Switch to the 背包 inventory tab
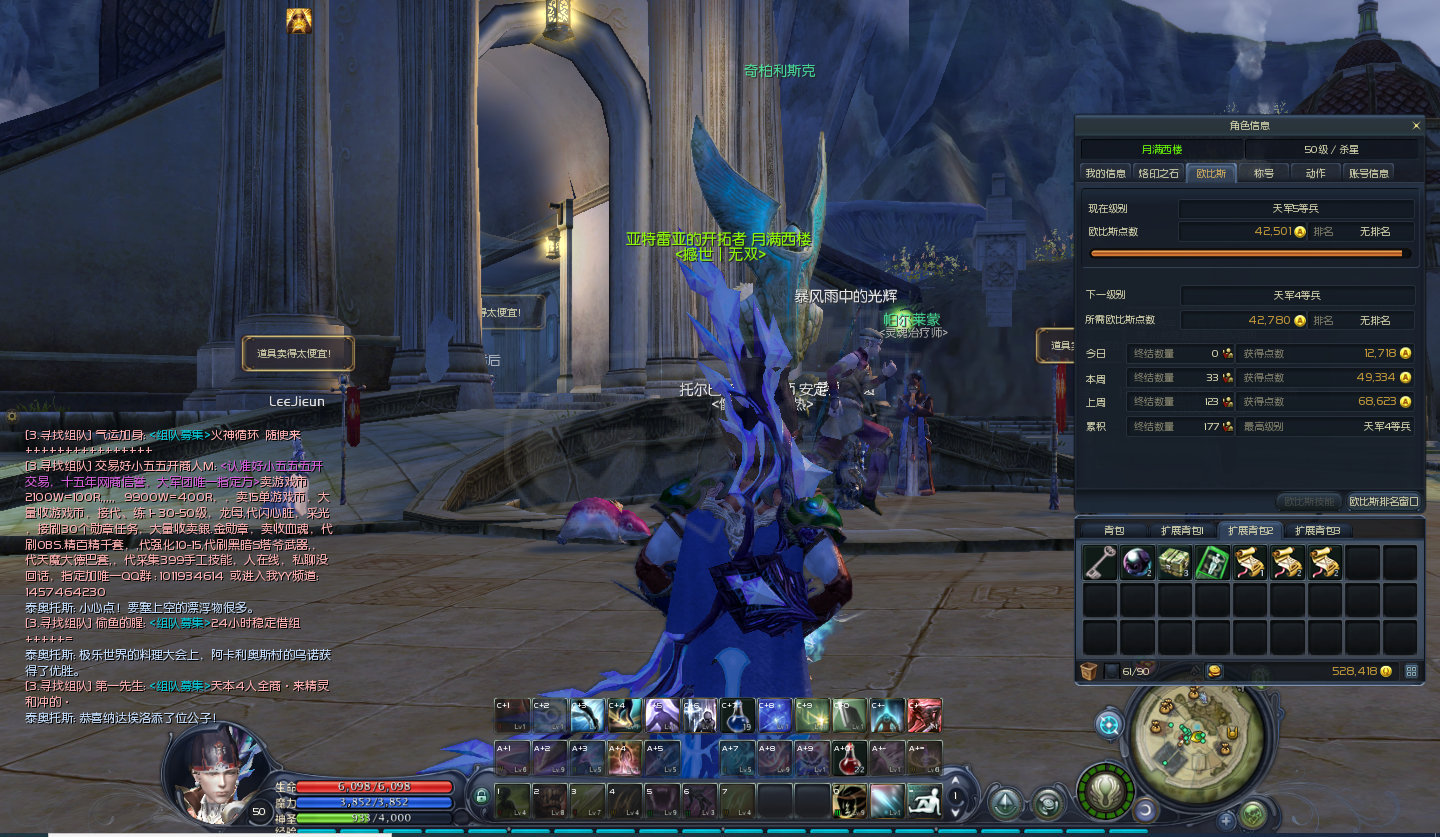The height and width of the screenshot is (837, 1440). coord(1113,530)
